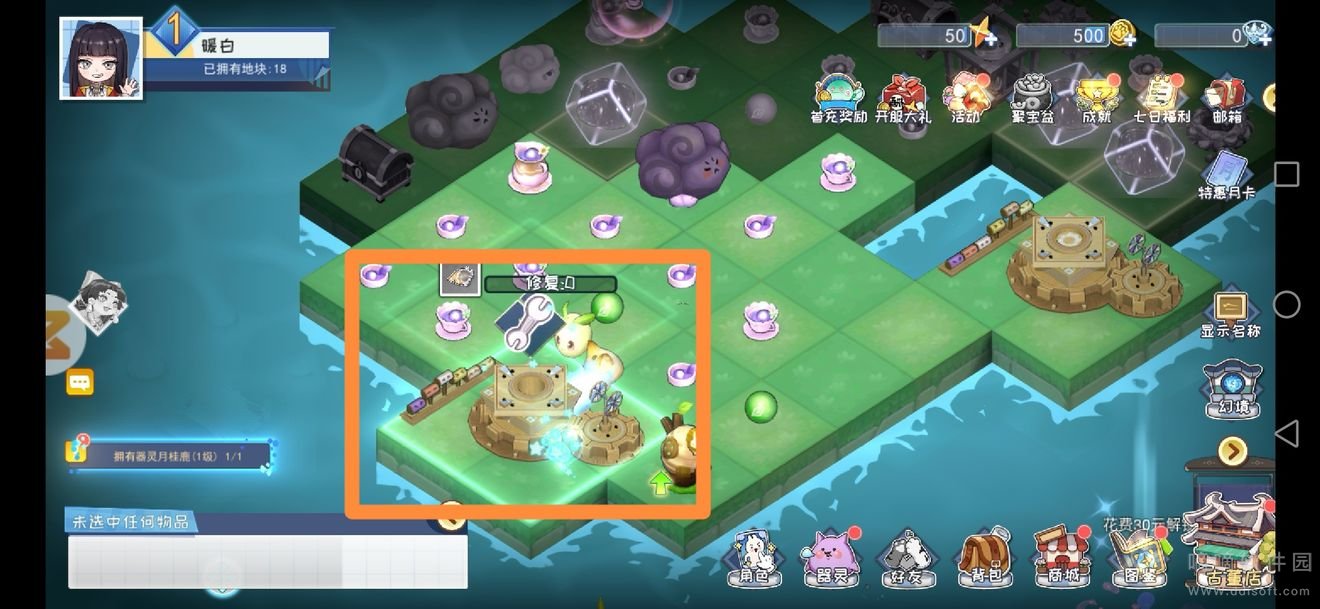Toggle 显示名称 name display
The width and height of the screenshot is (1320, 609).
[x=1230, y=315]
